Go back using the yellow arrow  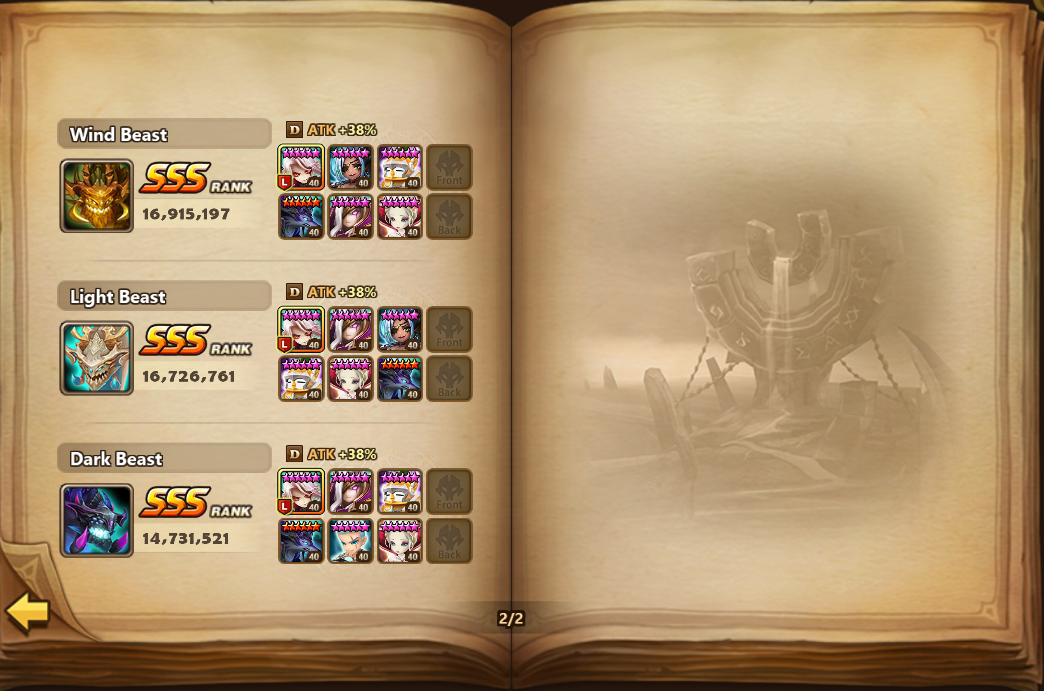pyautogui.click(x=28, y=612)
